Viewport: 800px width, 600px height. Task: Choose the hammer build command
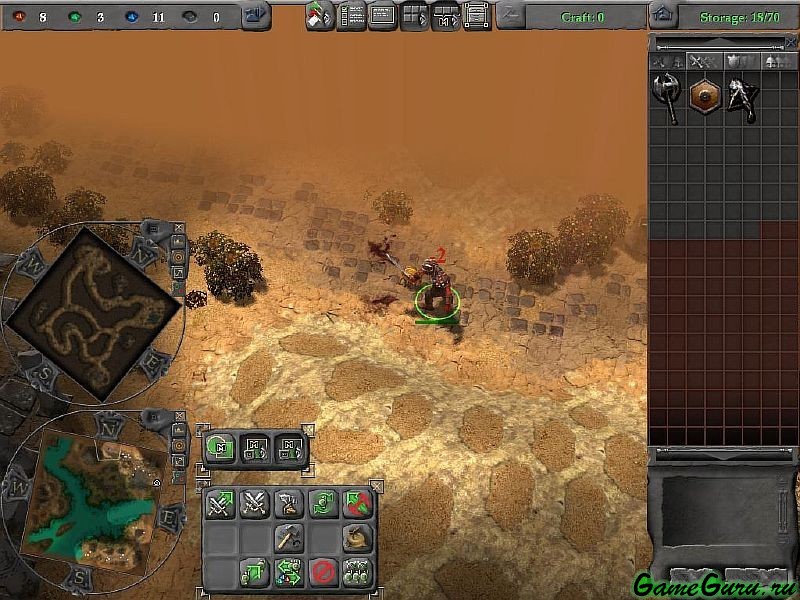tap(289, 538)
